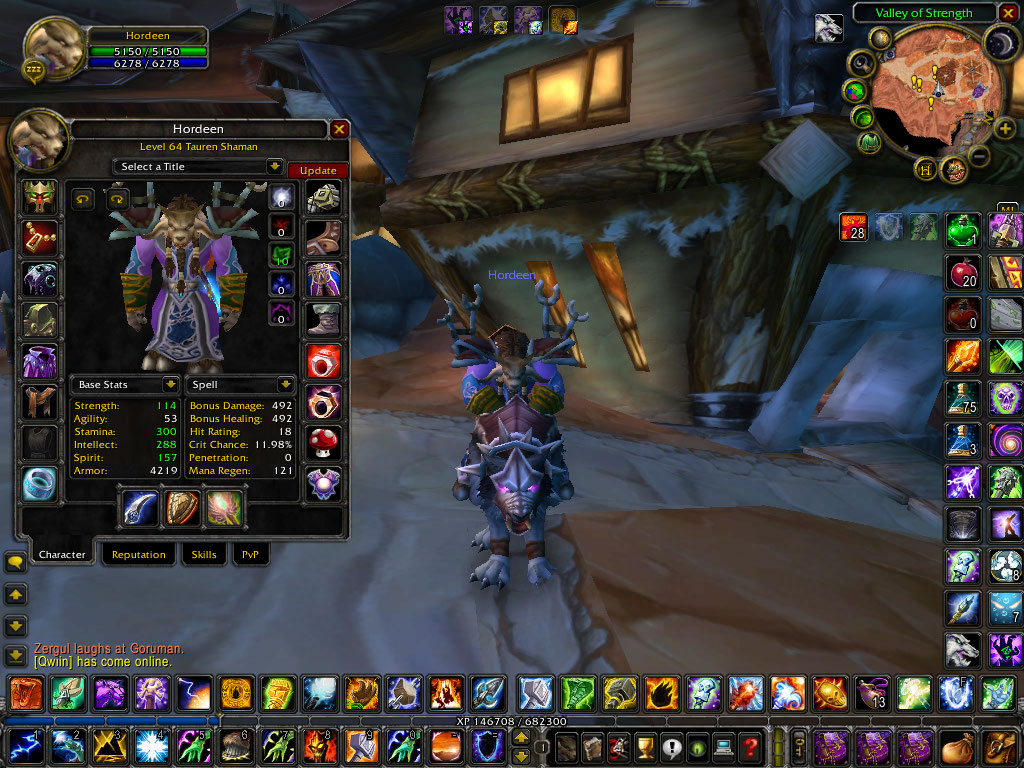Click the red Update button
Viewport: 1024px width, 768px height.
[x=317, y=170]
